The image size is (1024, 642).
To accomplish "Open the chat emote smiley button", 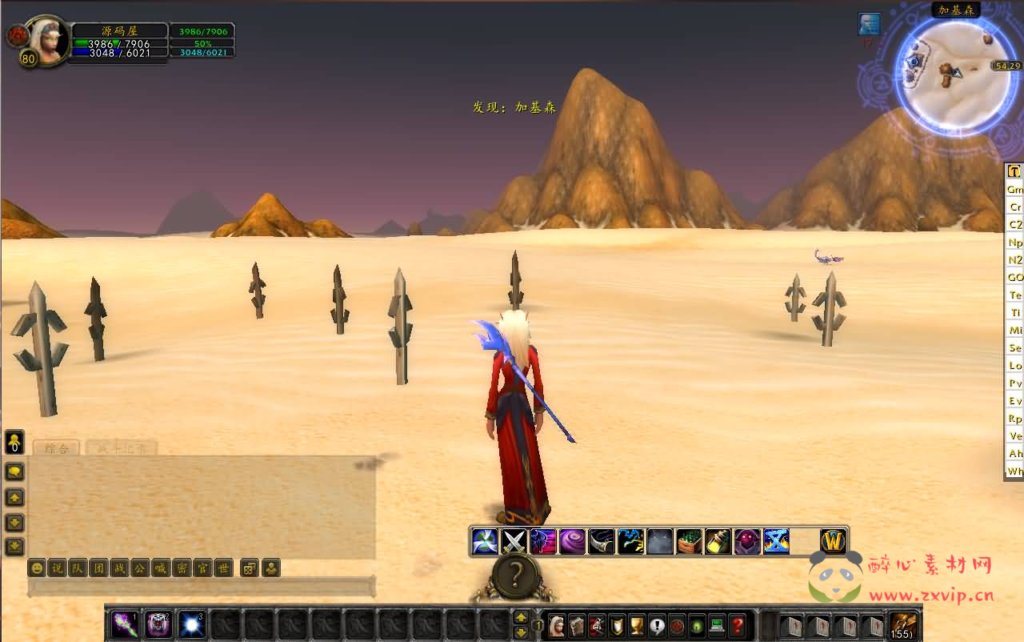I will click(37, 568).
